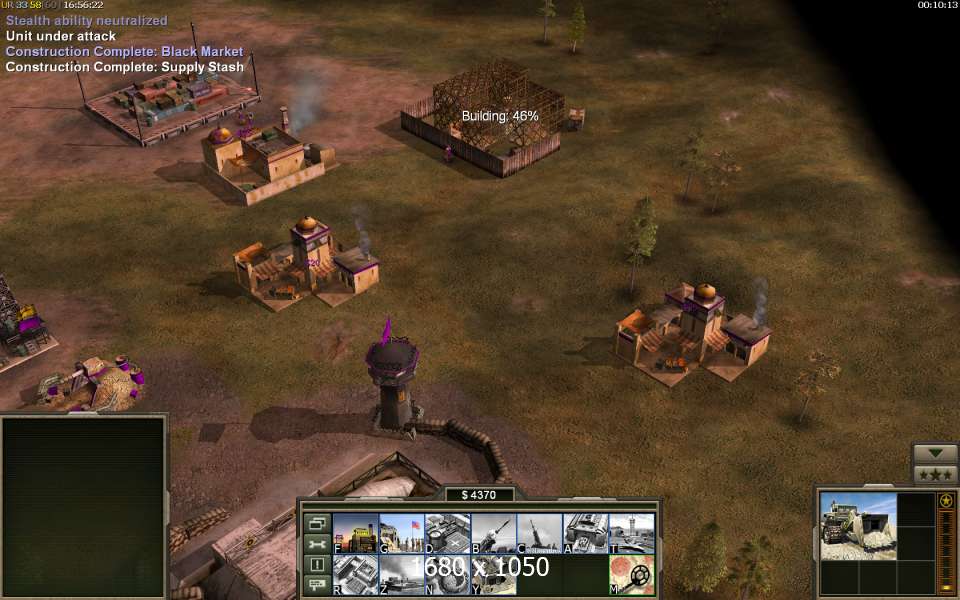The height and width of the screenshot is (600, 960).
Task: Click the exclamation mark button
Action: [317, 564]
